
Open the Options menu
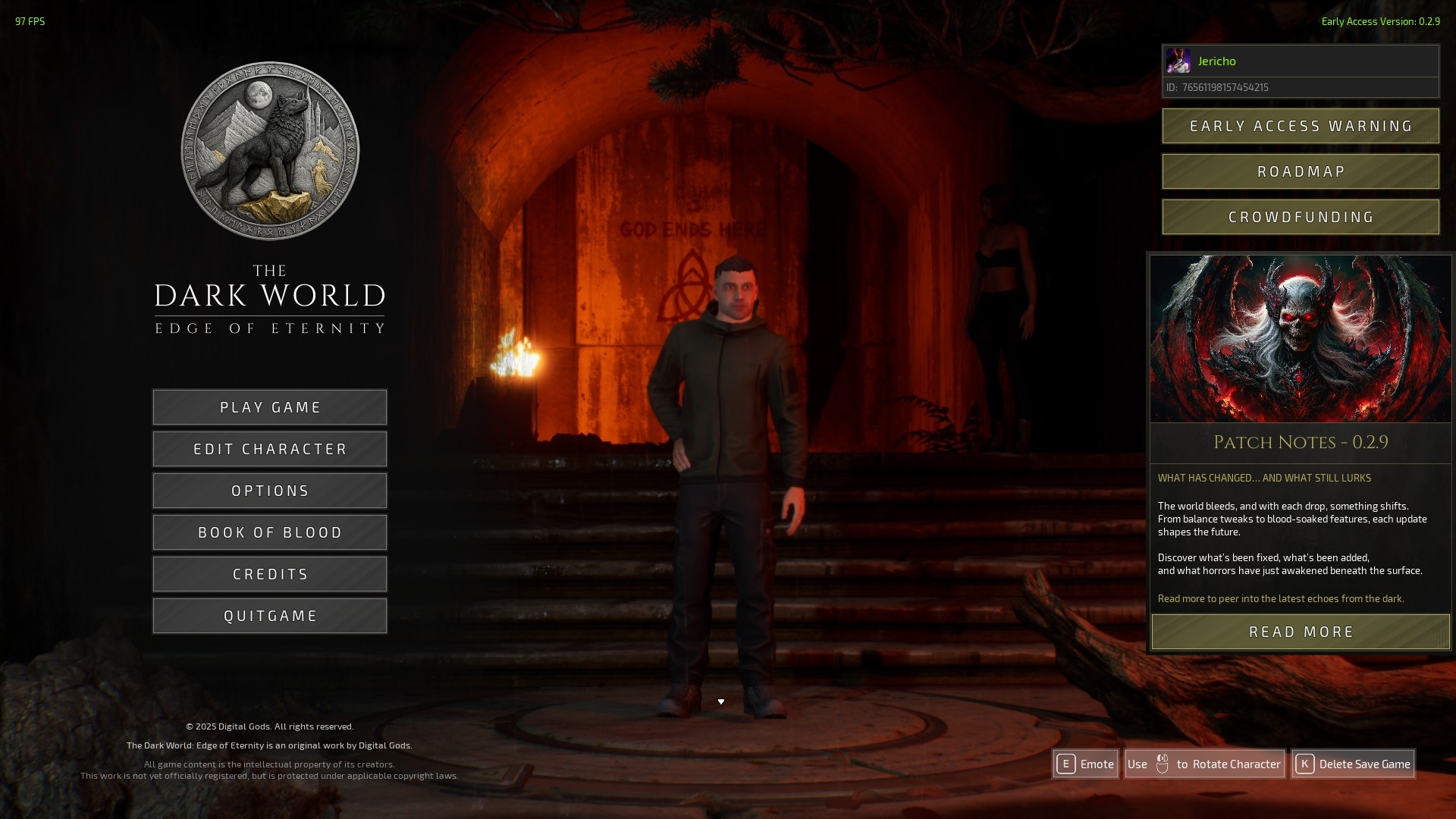(270, 491)
